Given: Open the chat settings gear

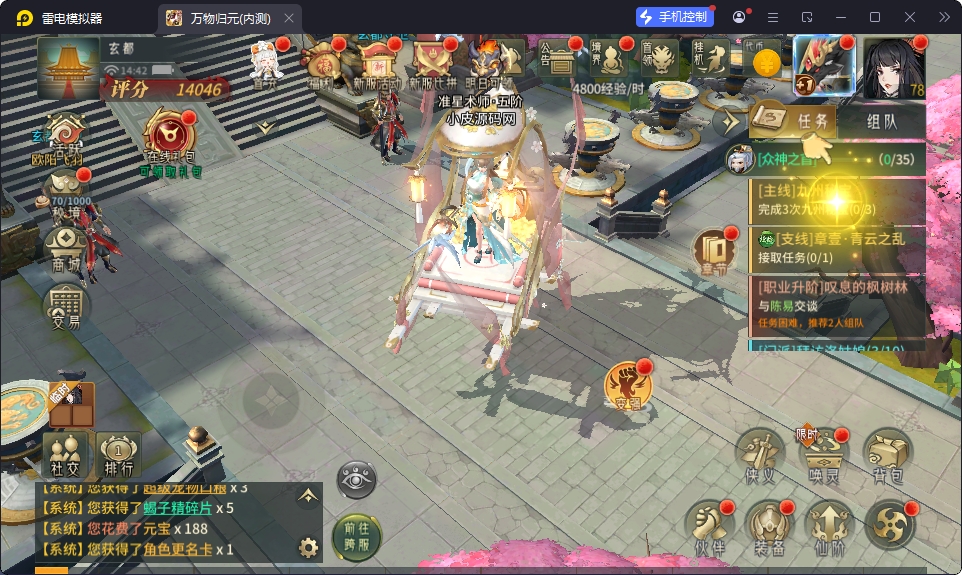Looking at the screenshot, I should click(x=309, y=547).
